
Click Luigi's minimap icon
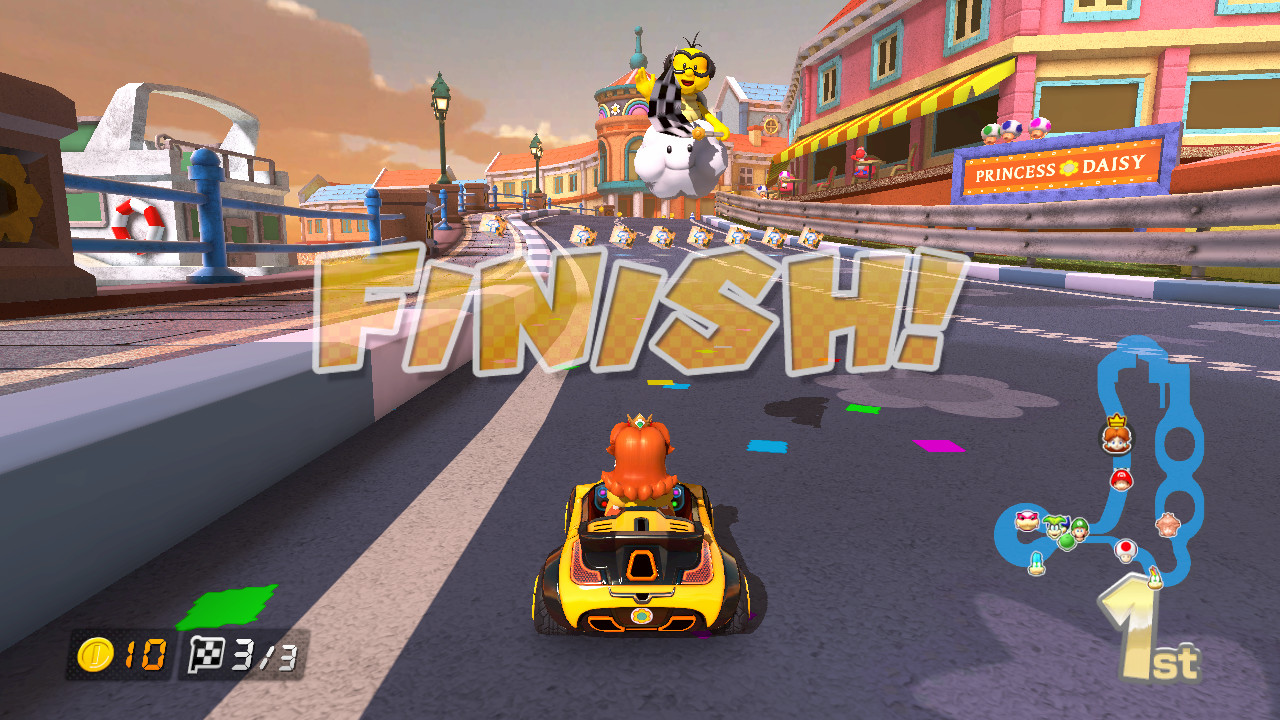coord(1079,530)
